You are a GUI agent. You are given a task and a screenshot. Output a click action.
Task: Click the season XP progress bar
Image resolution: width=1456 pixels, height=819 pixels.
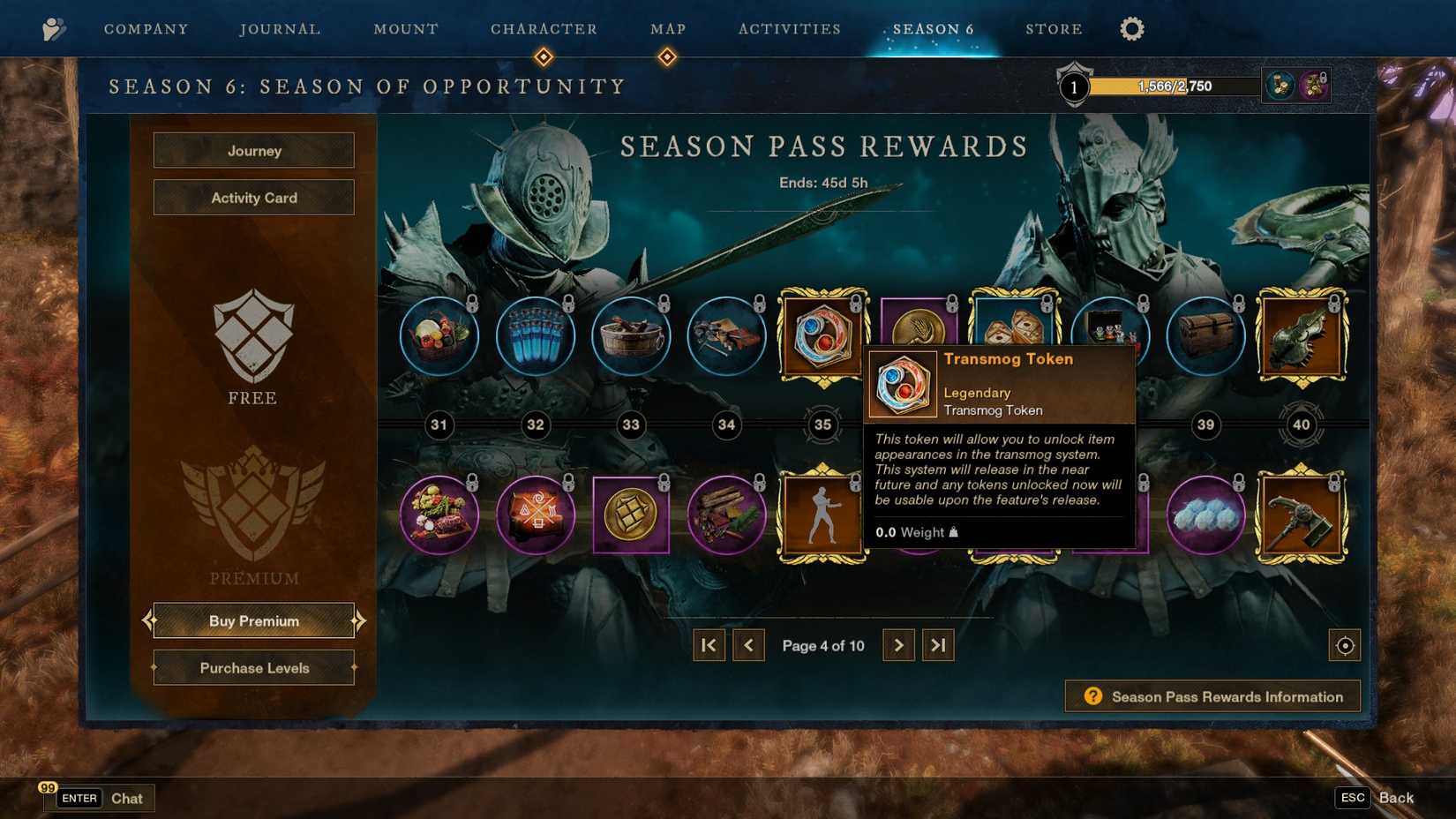1174,85
